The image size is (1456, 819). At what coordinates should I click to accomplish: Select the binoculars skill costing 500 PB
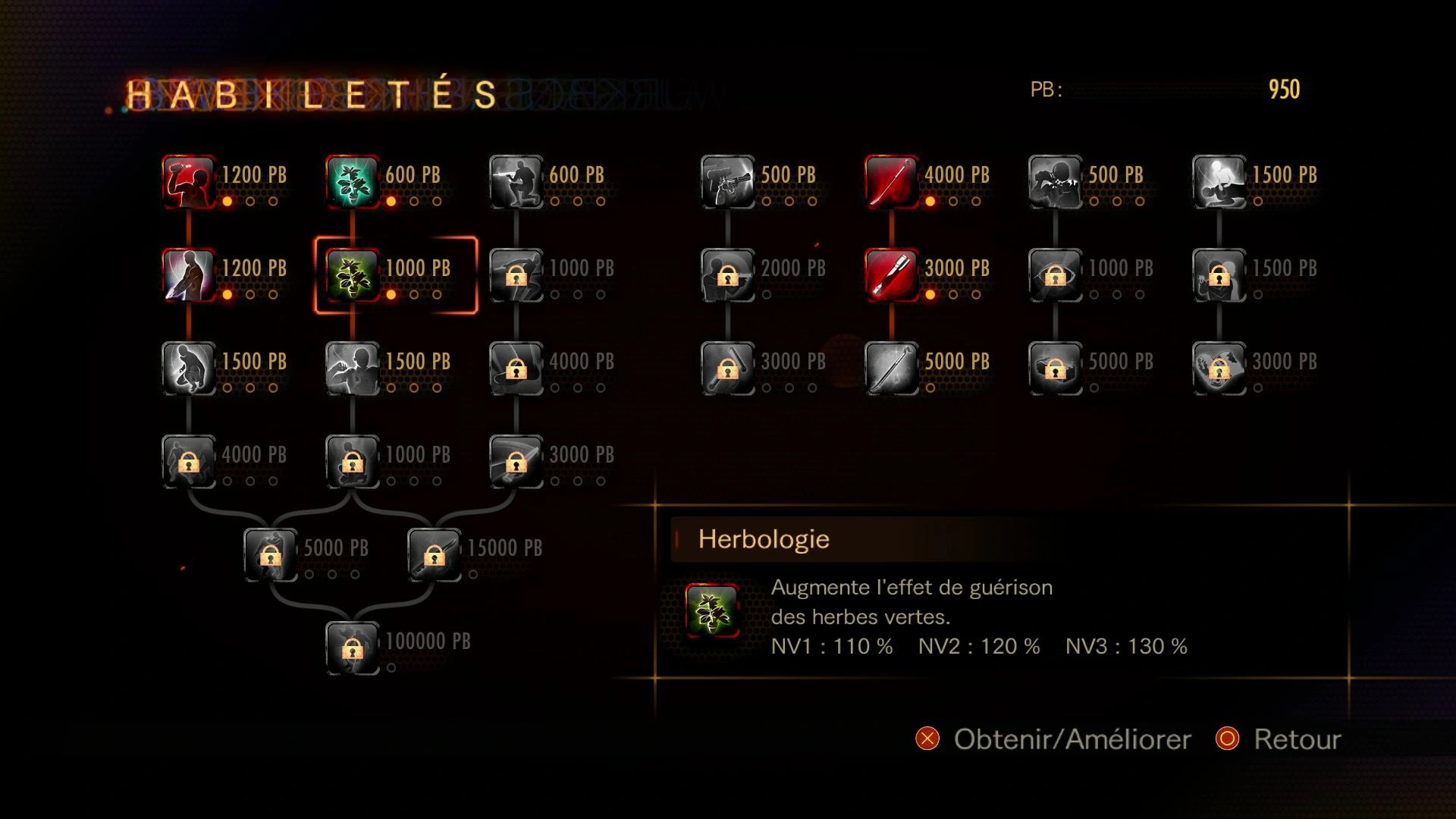(1056, 182)
